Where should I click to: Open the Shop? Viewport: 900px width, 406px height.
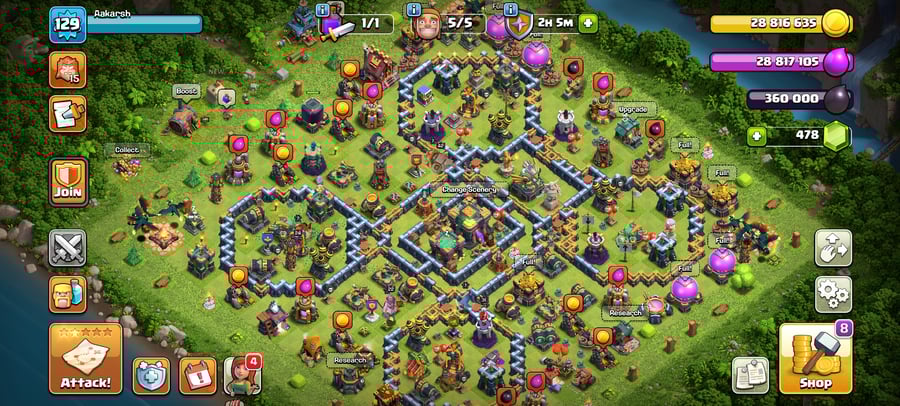coord(814,358)
